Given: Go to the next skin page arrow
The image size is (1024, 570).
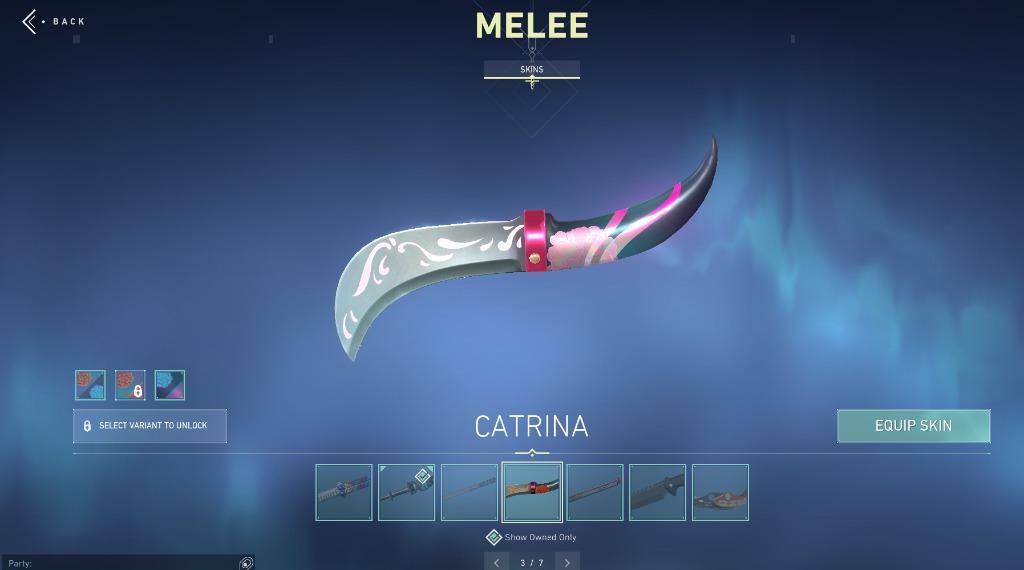Looking at the screenshot, I should point(568,562).
